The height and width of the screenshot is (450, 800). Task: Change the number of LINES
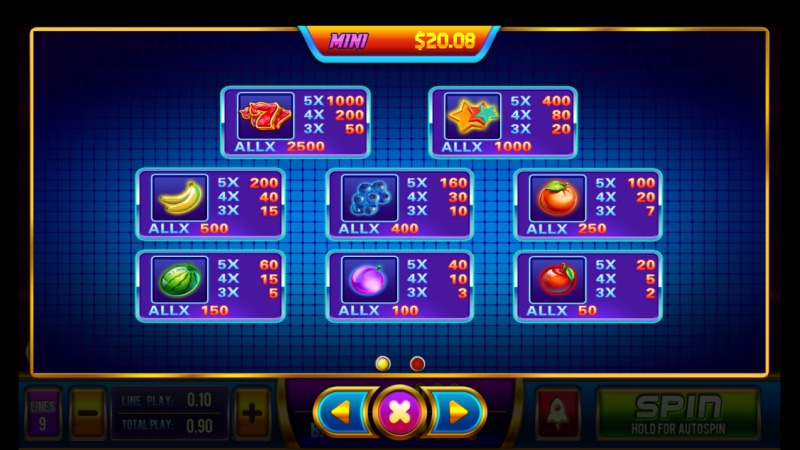[43, 412]
